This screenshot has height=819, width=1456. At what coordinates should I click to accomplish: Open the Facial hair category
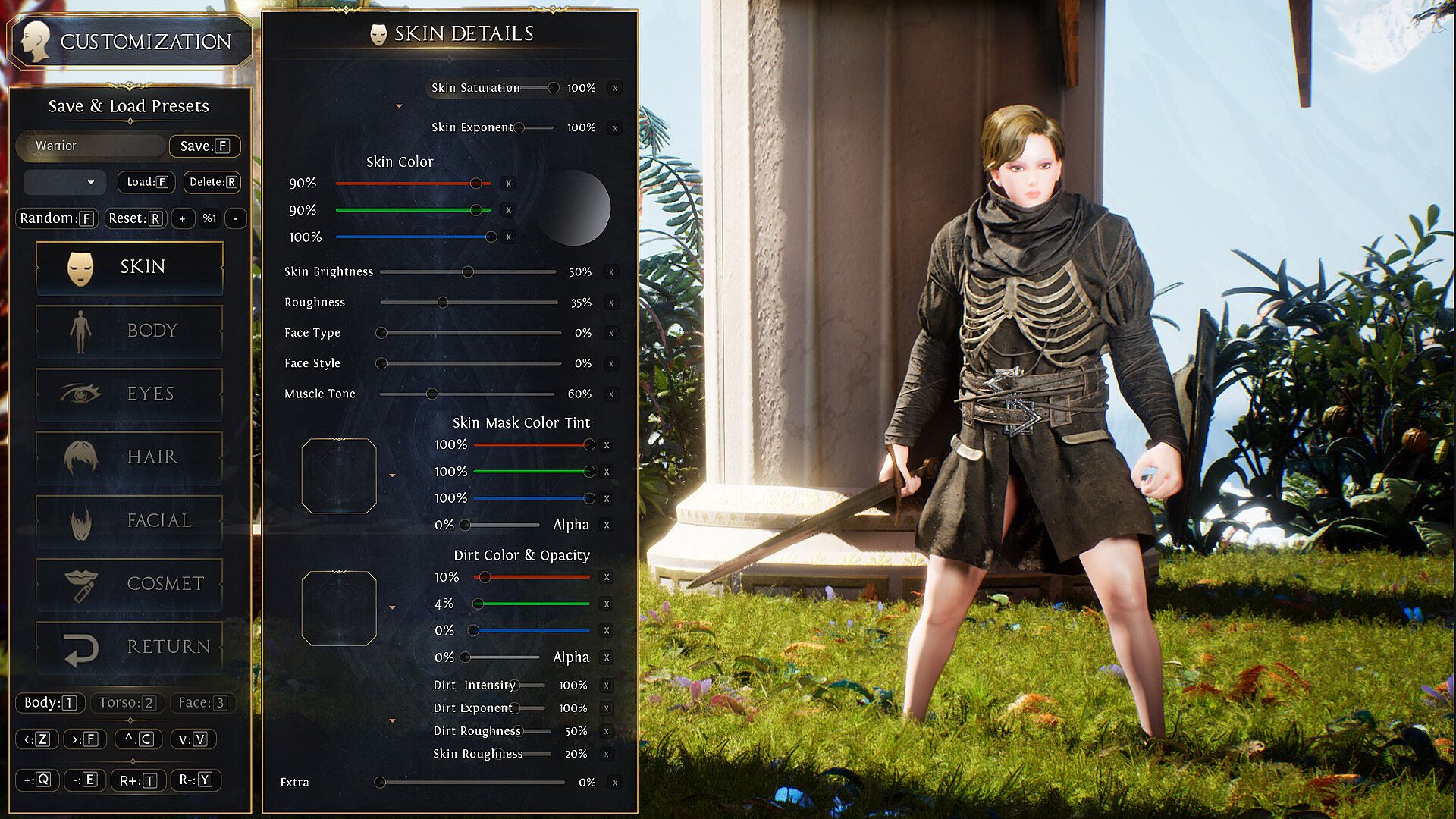tap(129, 520)
